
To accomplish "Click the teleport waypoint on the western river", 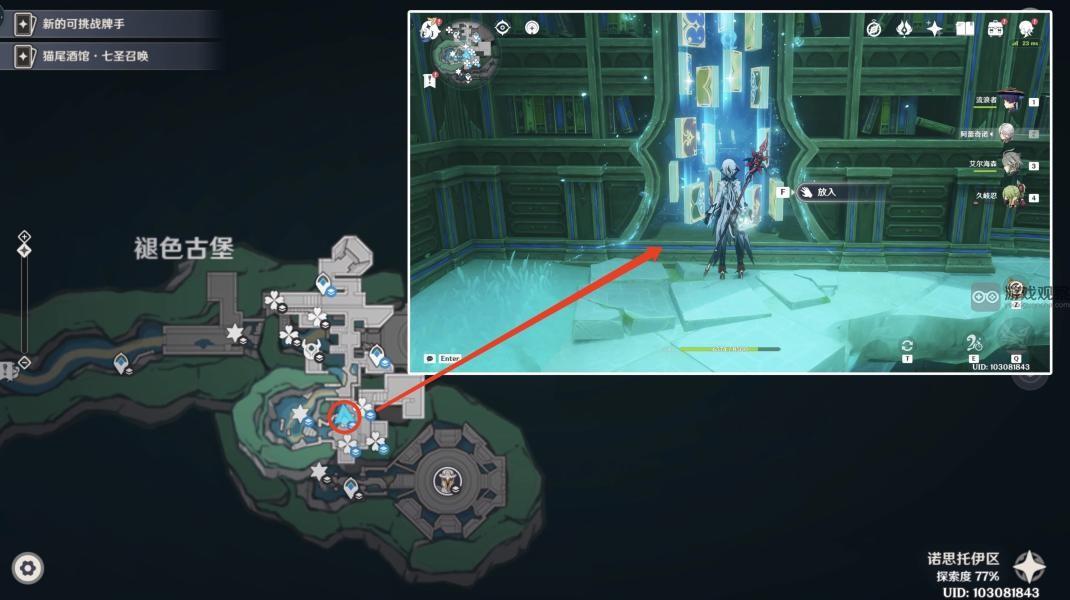I will point(122,362).
